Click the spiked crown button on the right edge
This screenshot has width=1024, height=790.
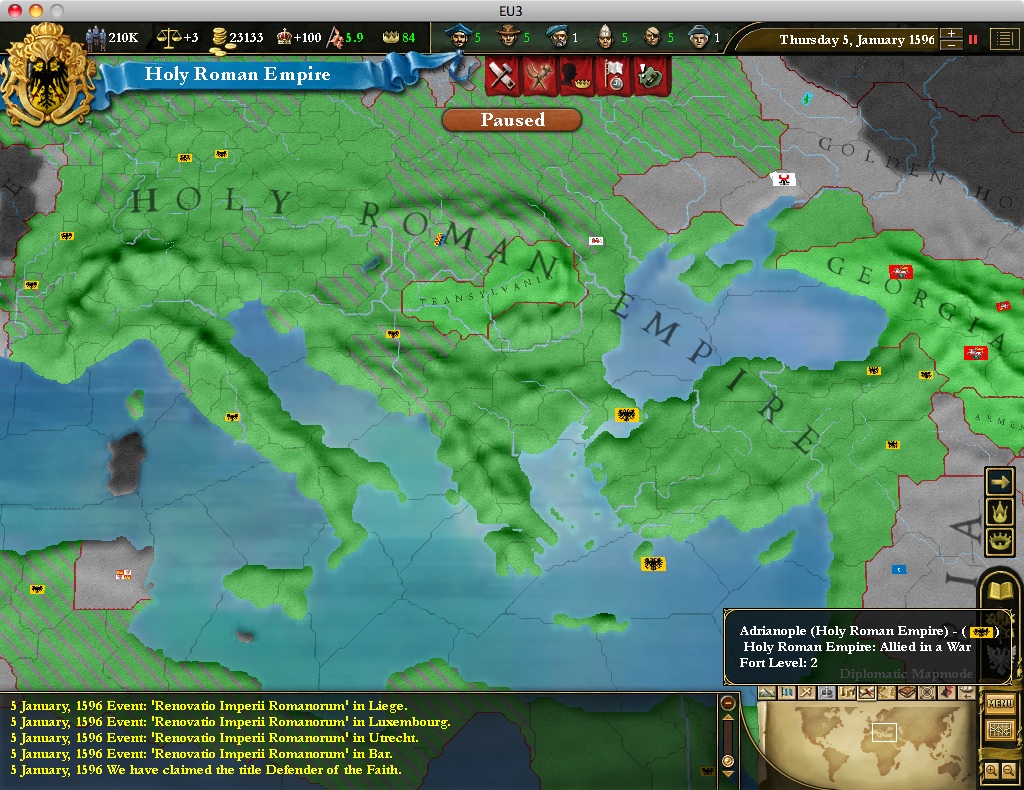(x=1000, y=512)
